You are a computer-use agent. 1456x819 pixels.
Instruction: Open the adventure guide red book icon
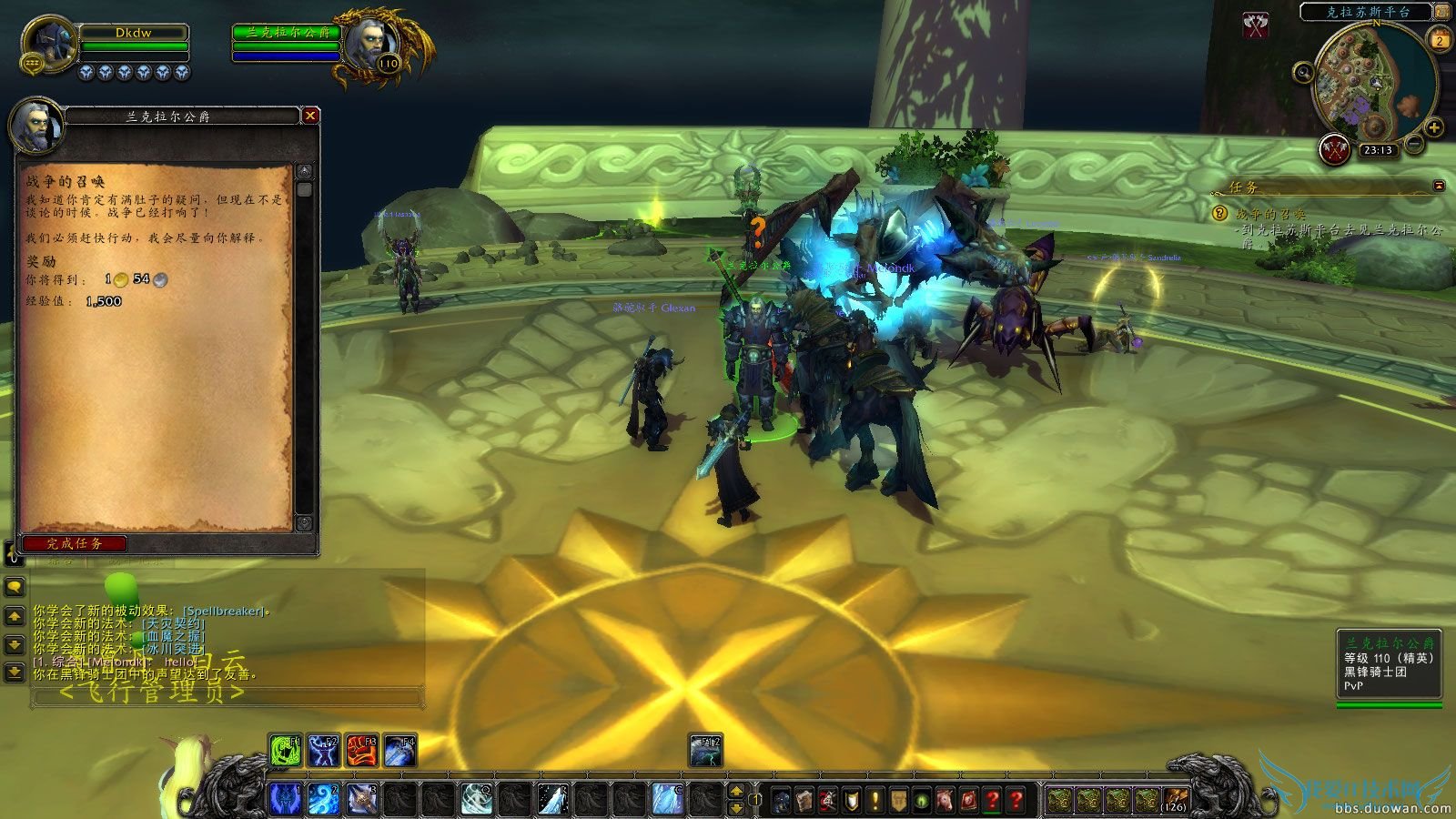[967, 800]
